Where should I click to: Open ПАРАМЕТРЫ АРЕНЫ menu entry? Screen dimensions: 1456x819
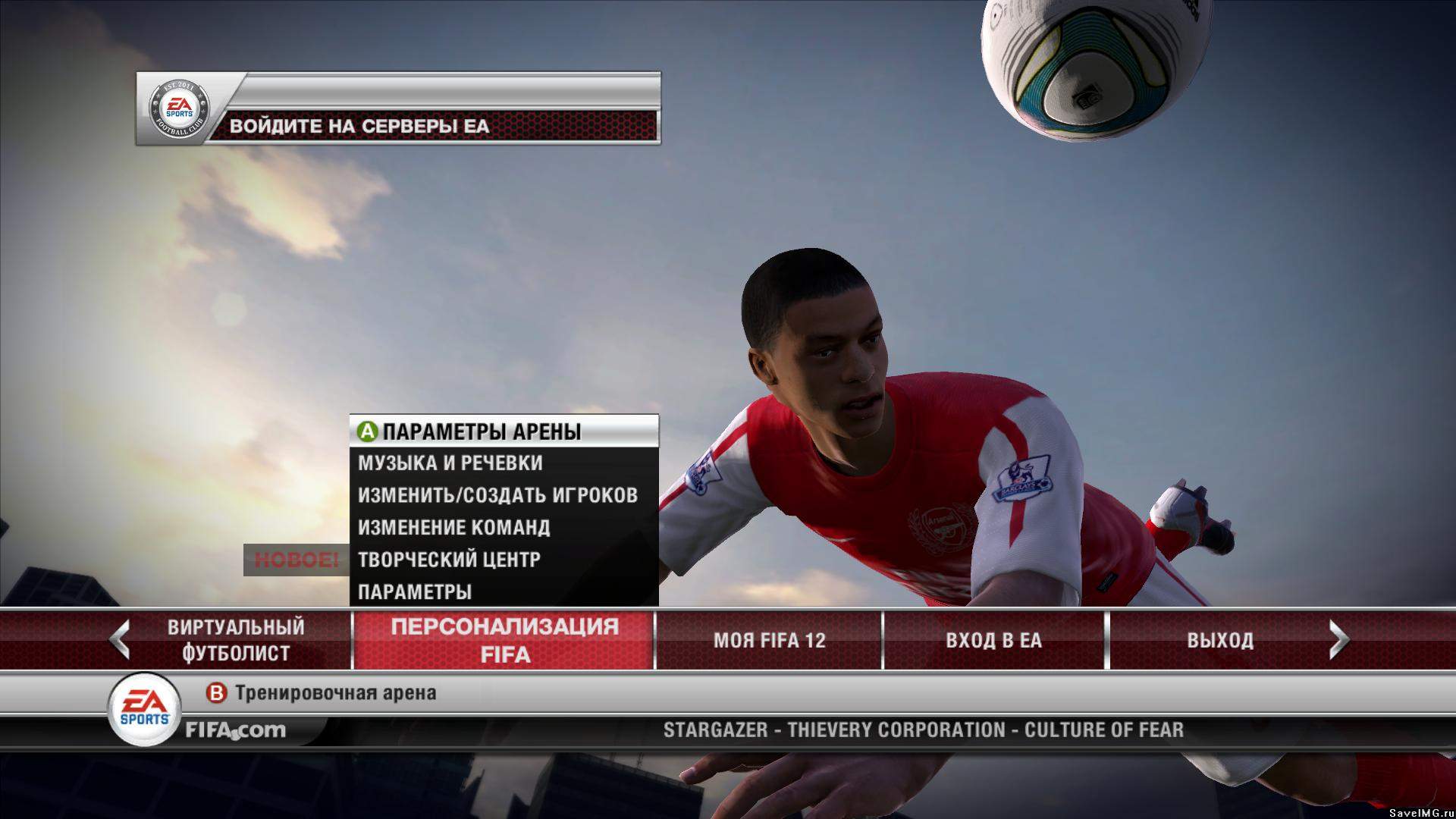(482, 432)
